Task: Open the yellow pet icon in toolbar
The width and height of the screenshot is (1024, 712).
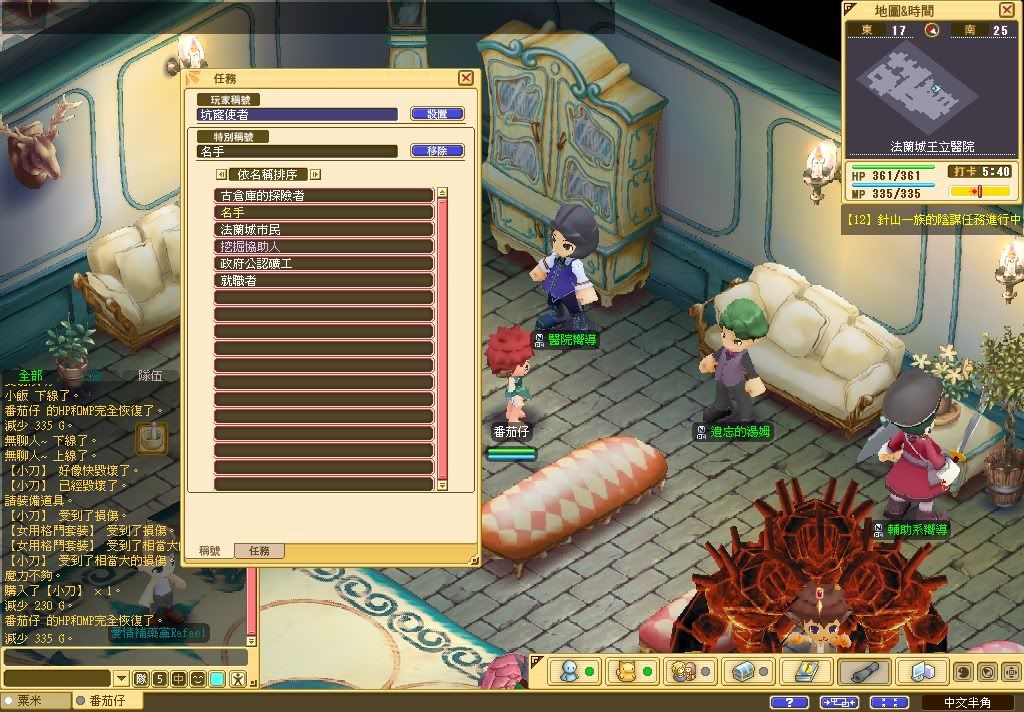Action: tap(626, 672)
